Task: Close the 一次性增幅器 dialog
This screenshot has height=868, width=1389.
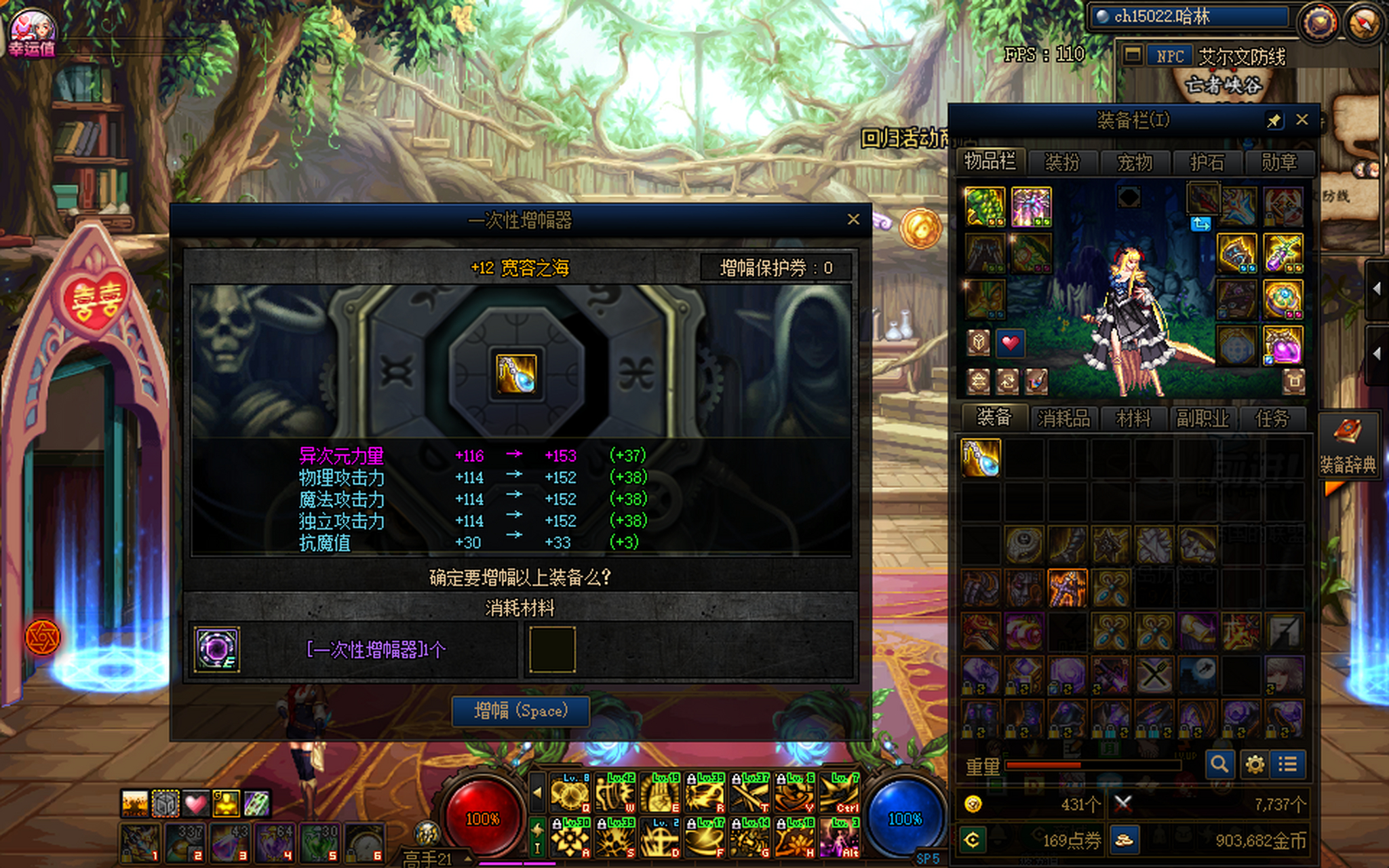Action: [x=853, y=220]
